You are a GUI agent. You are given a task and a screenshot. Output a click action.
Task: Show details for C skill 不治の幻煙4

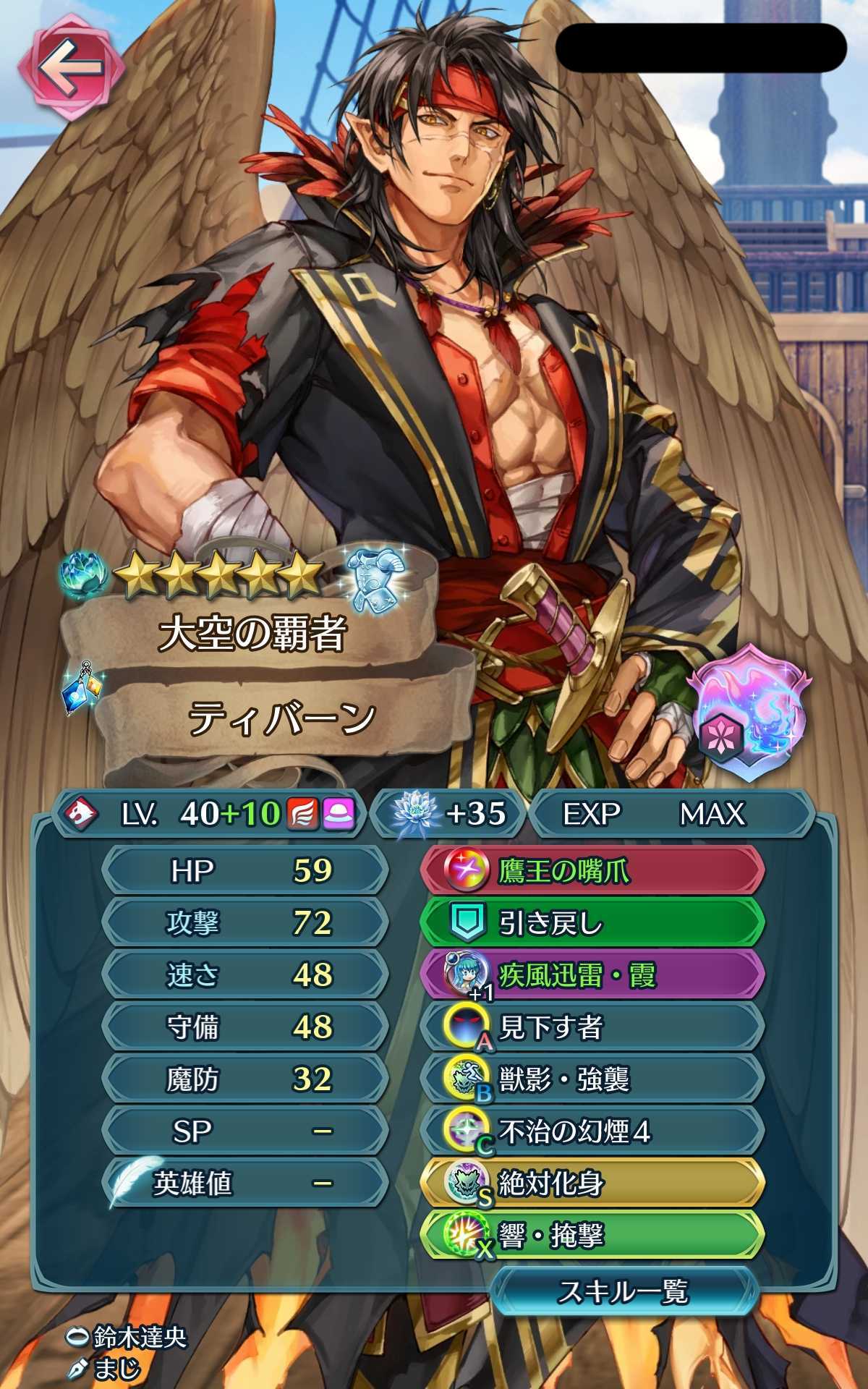pyautogui.click(x=592, y=1131)
